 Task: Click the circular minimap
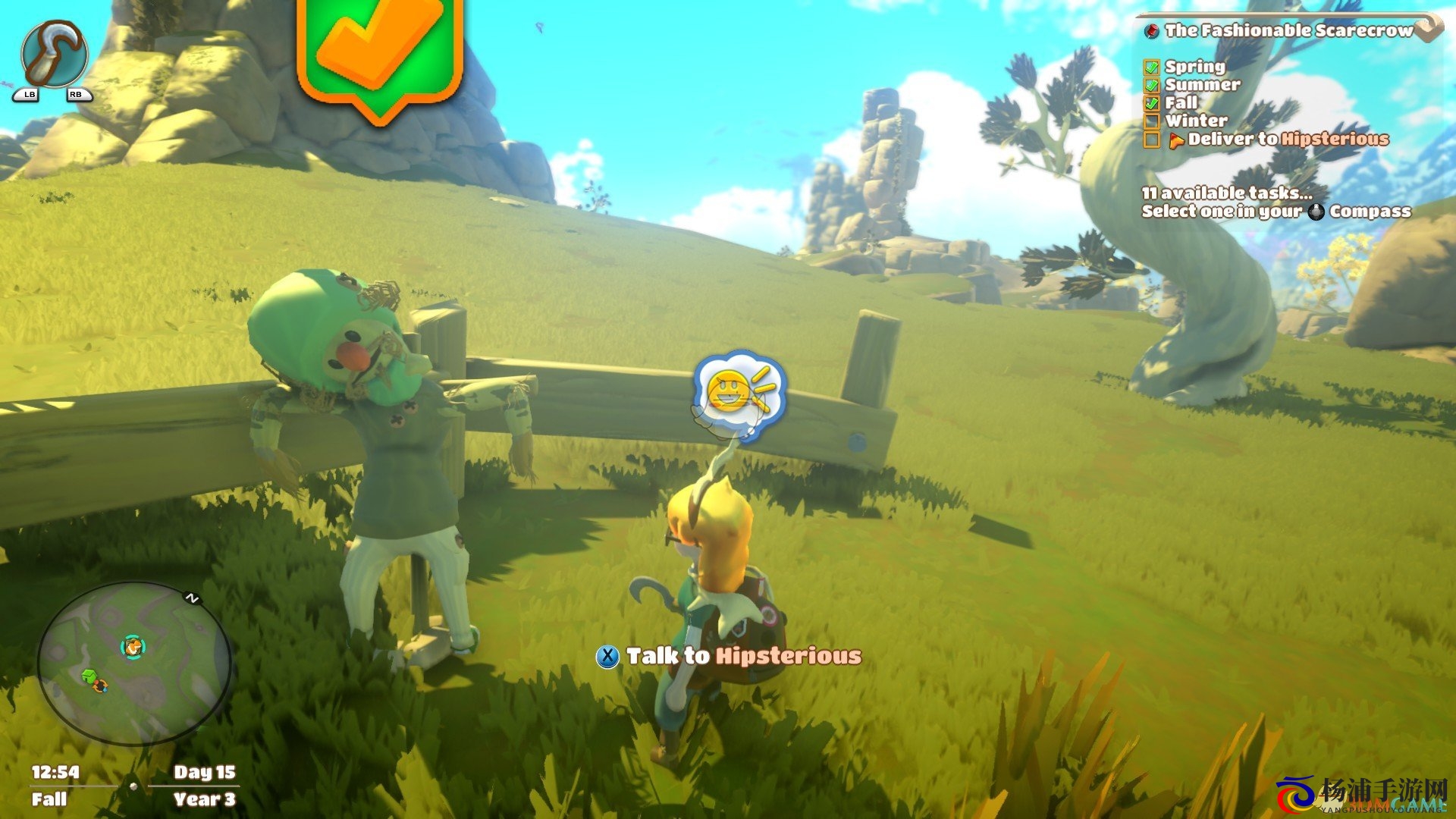(134, 663)
